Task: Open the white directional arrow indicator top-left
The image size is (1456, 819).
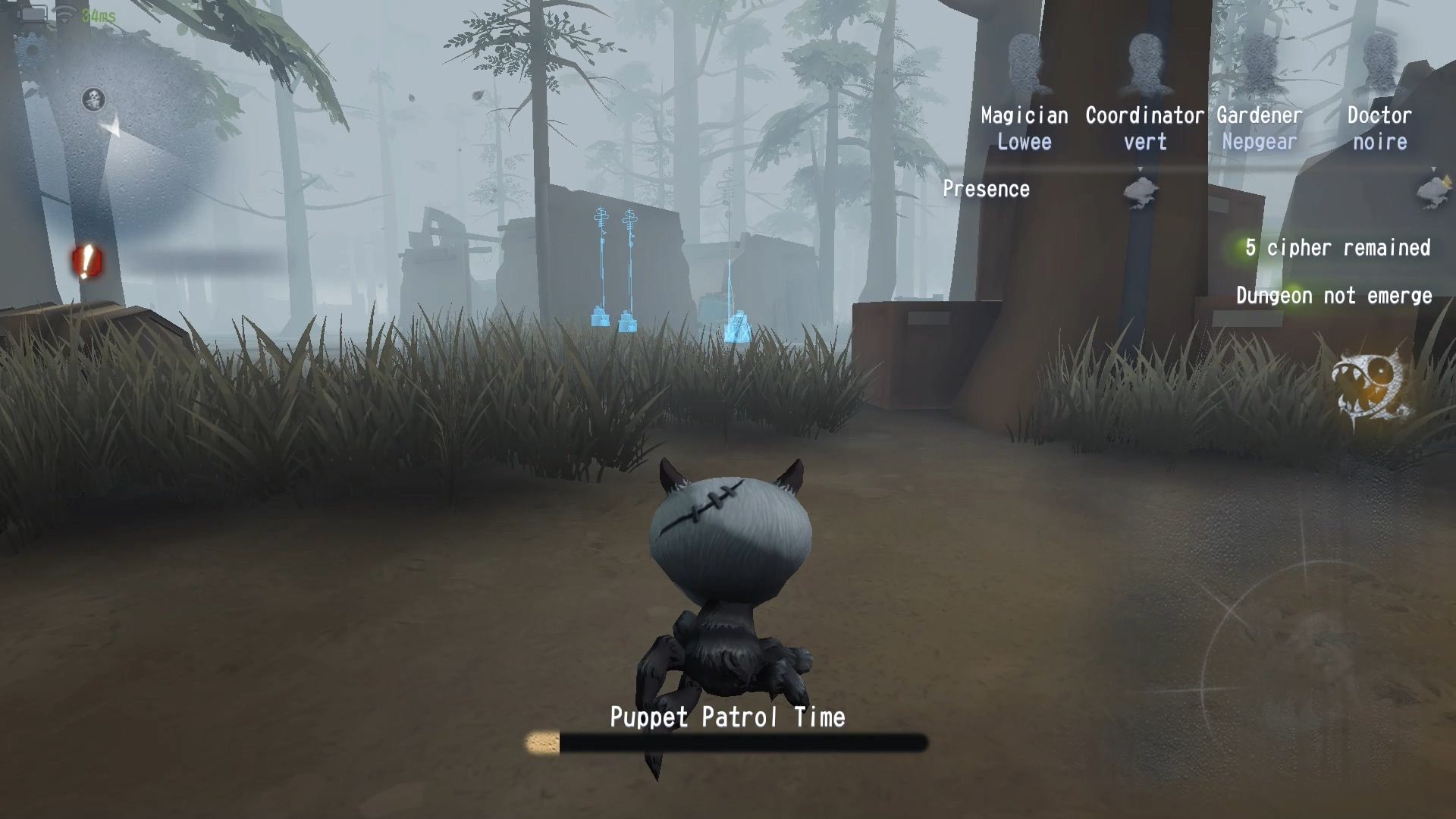Action: 112,125
